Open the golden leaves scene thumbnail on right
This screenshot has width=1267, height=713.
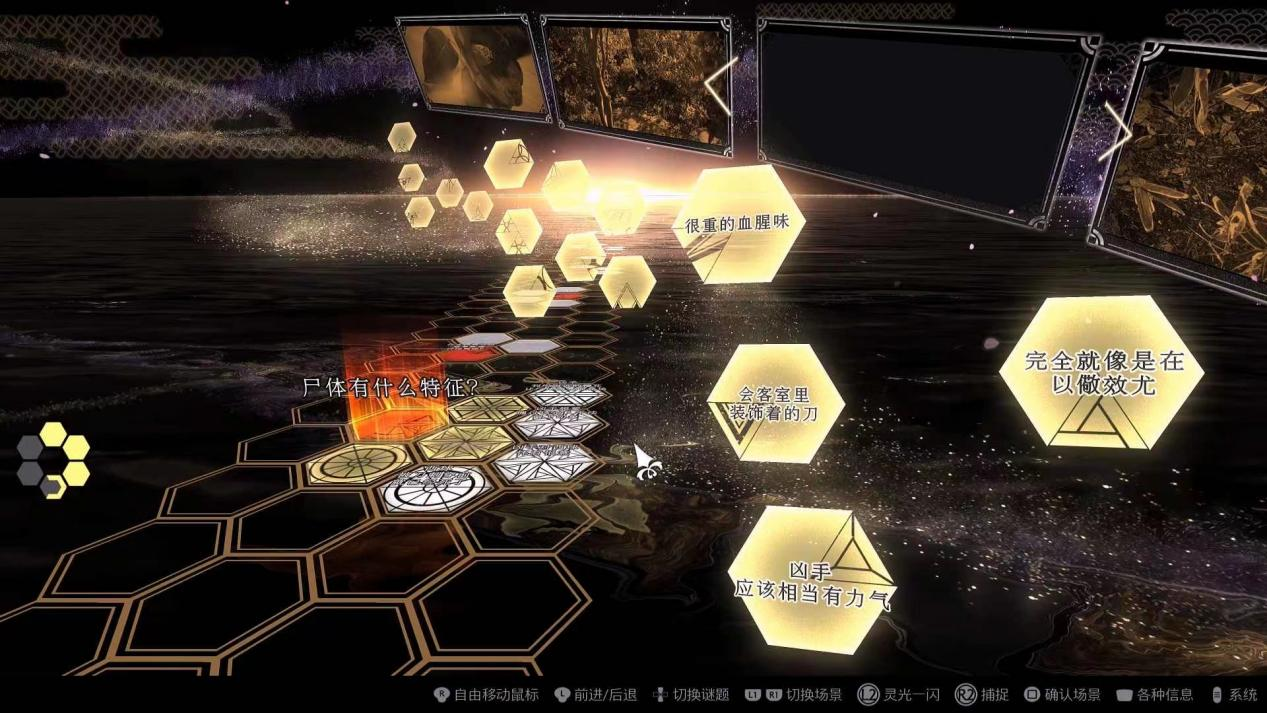tap(1187, 160)
